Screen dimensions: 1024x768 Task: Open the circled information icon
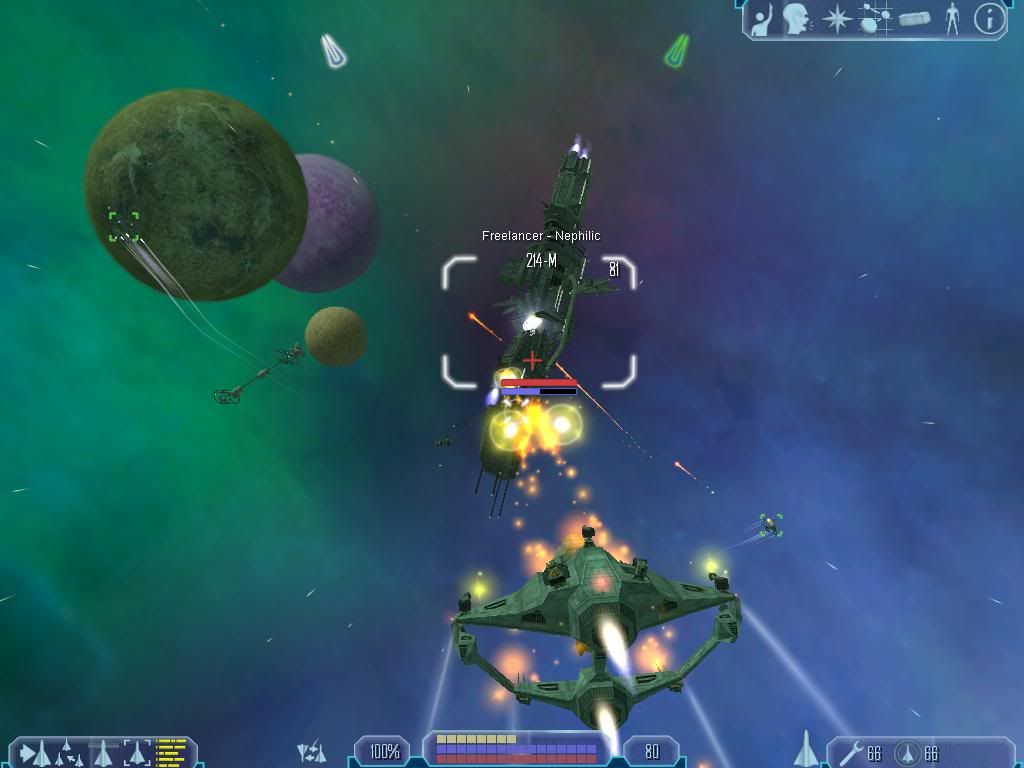pos(989,18)
